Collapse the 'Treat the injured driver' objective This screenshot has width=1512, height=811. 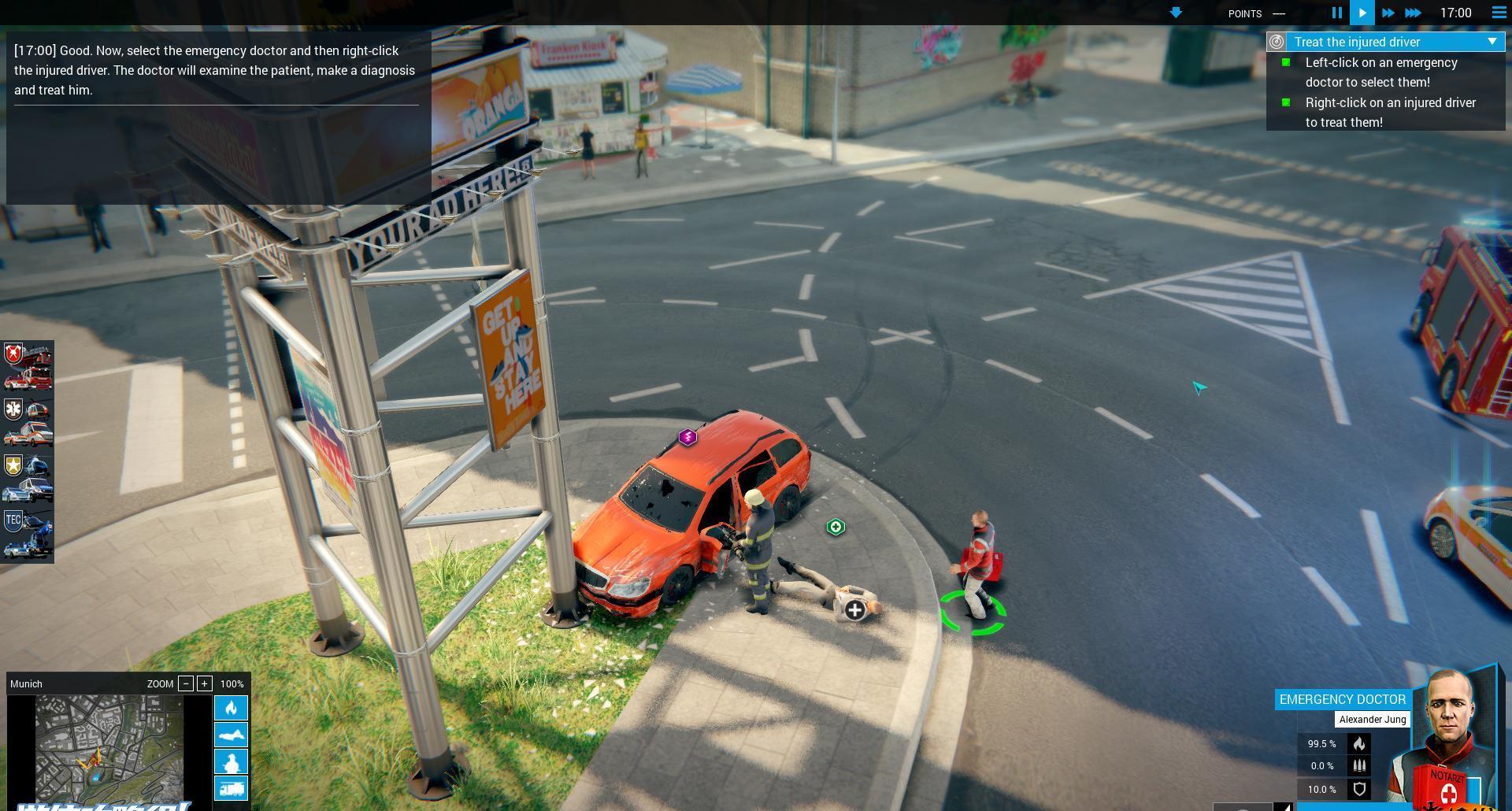[x=1492, y=42]
